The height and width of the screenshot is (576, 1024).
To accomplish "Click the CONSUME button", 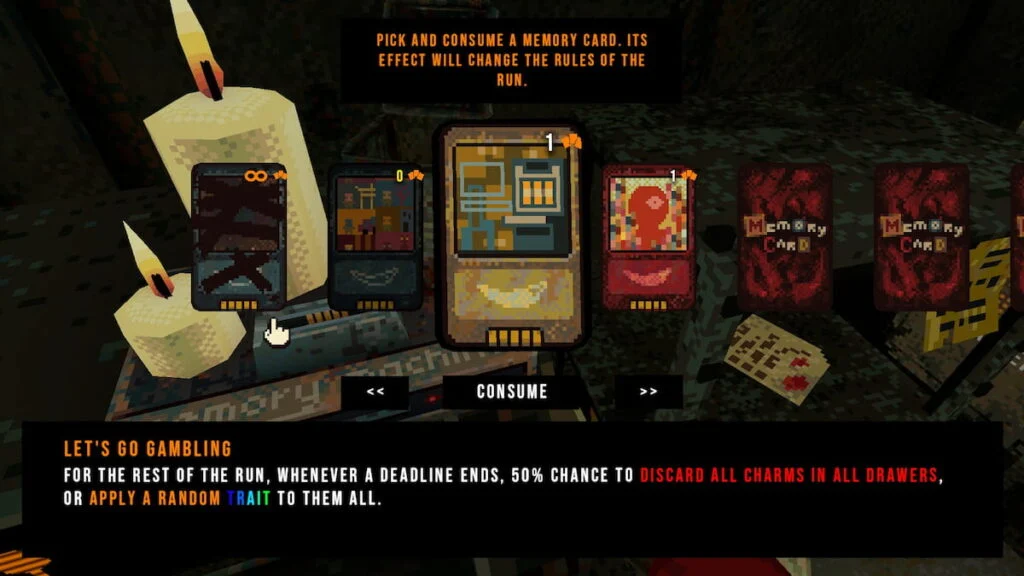I will point(511,391).
